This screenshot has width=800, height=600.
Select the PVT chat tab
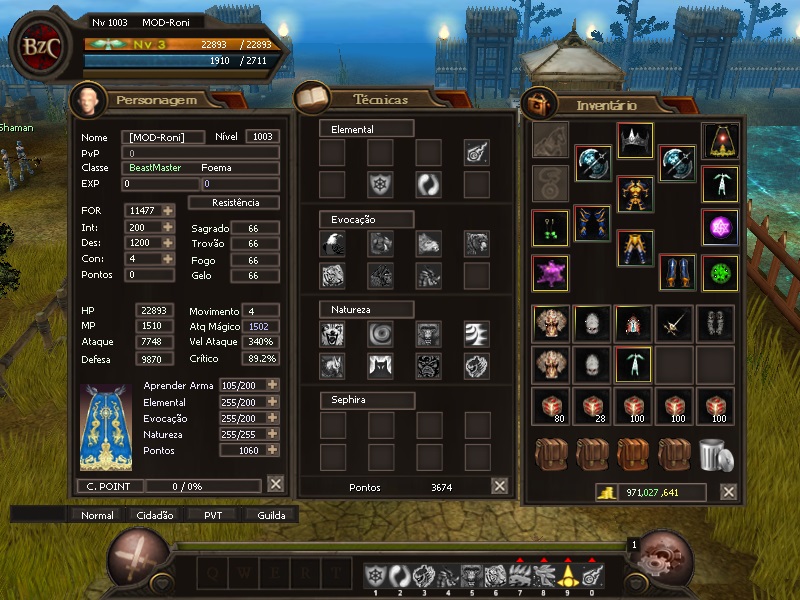(213, 516)
